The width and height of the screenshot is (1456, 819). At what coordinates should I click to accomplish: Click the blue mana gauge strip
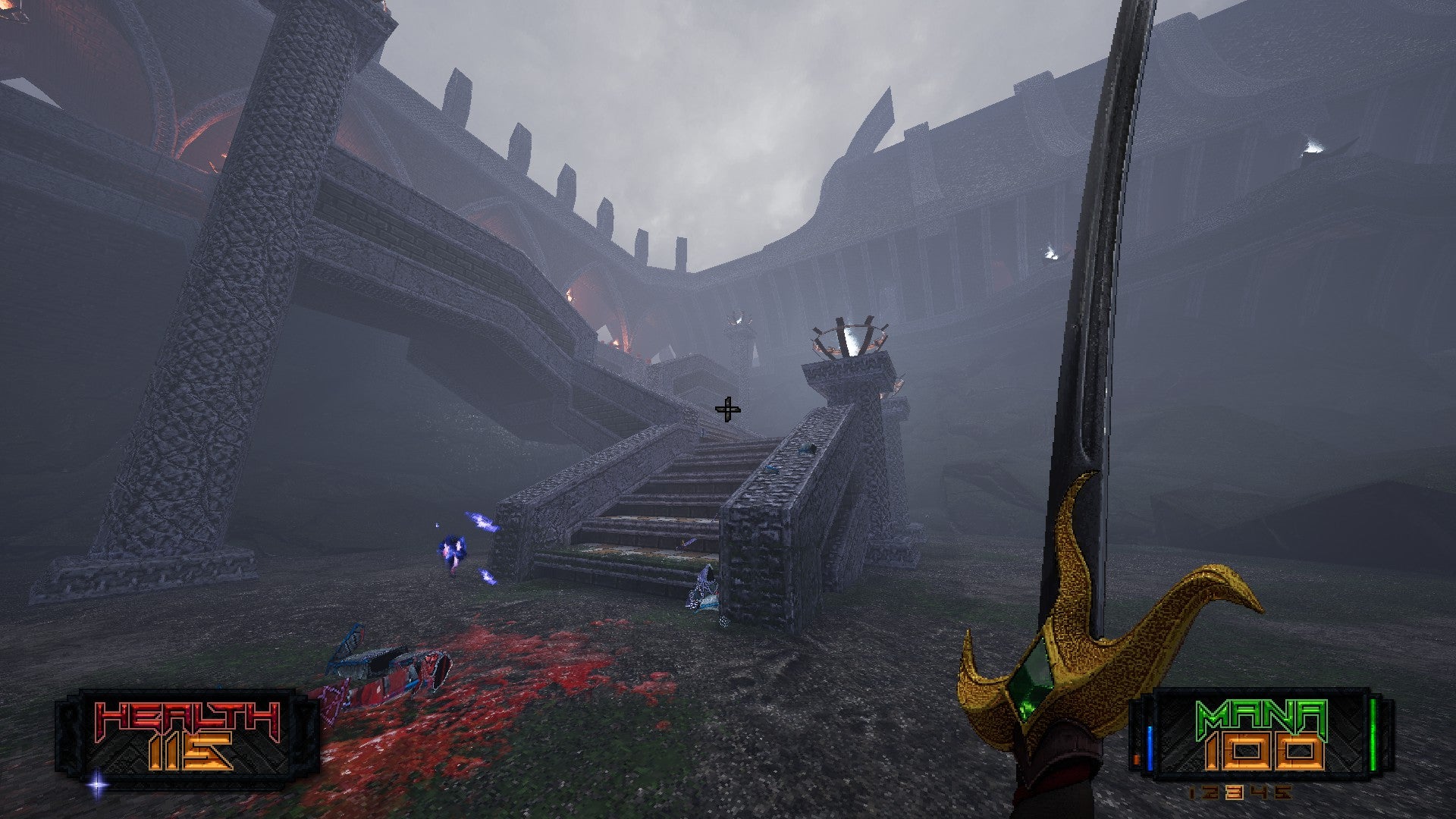[1150, 746]
